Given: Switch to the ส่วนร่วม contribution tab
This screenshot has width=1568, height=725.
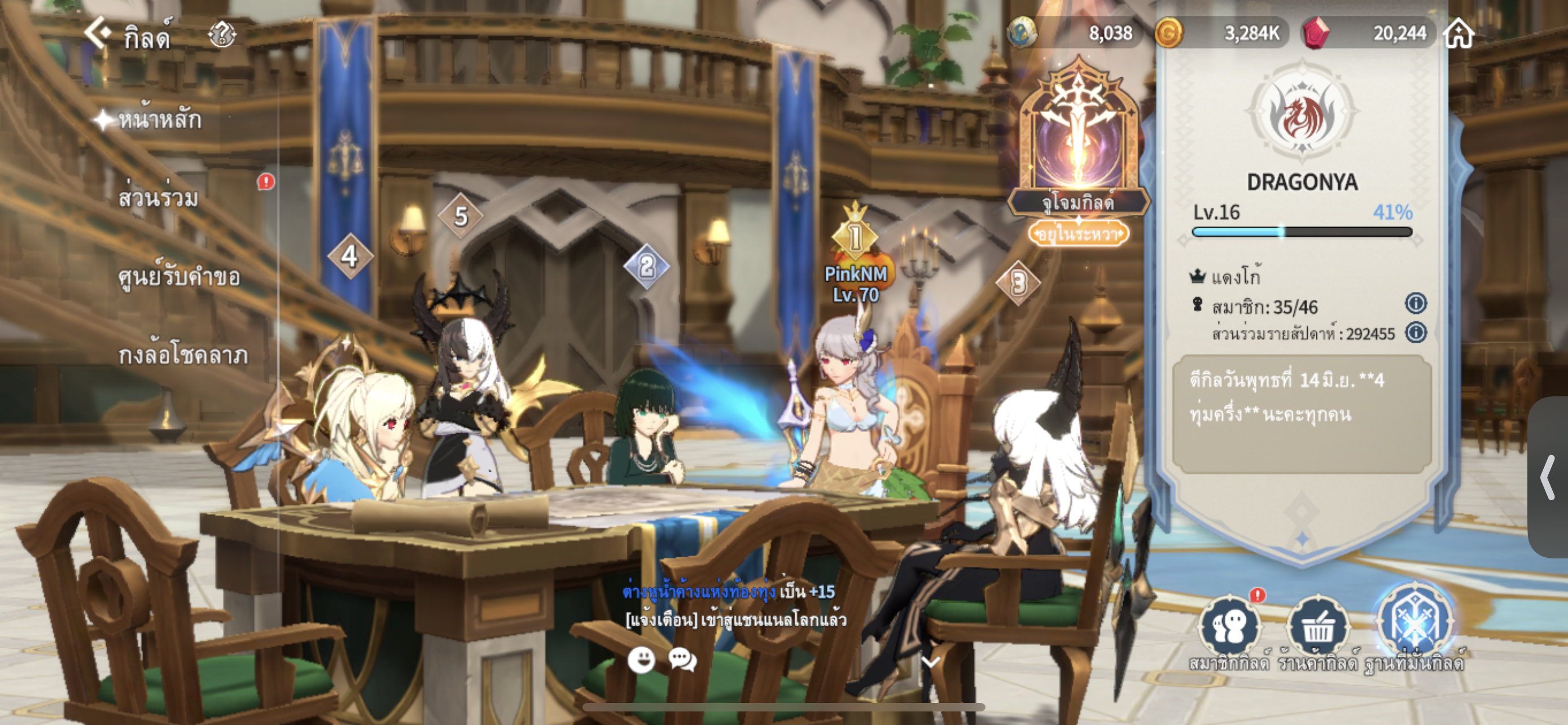Looking at the screenshot, I should point(158,198).
